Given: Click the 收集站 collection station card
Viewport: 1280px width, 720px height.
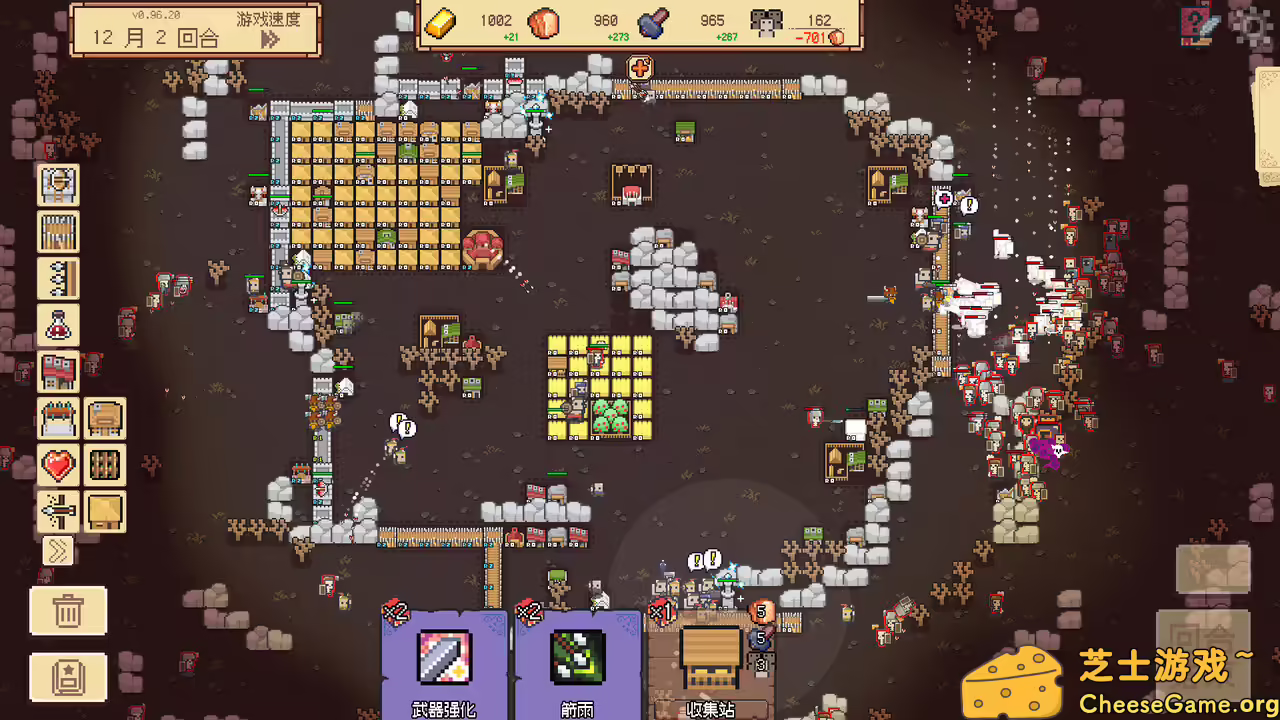Looking at the screenshot, I should click(713, 658).
